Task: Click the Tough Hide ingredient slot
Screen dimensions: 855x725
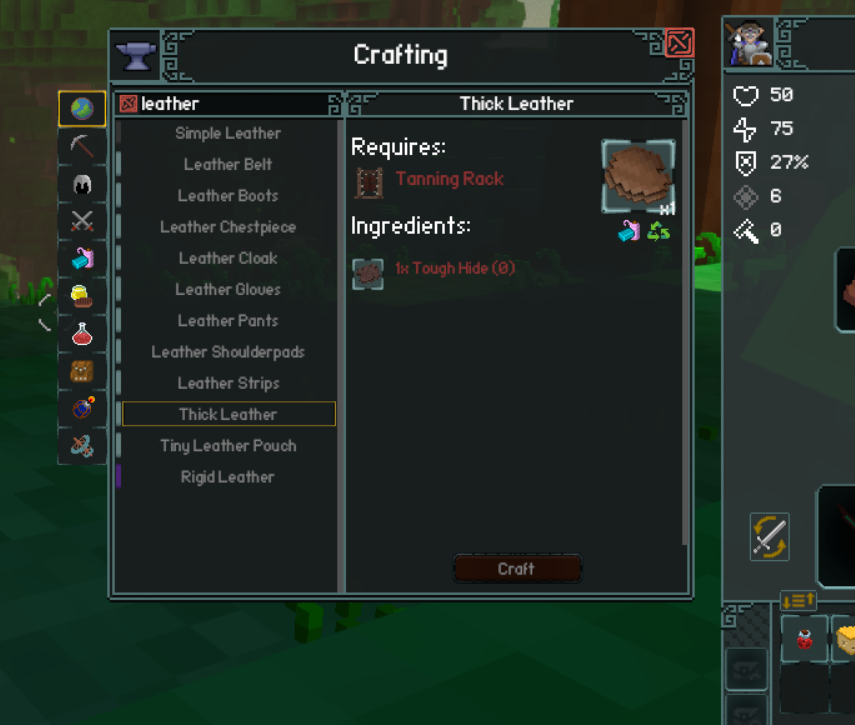Action: (368, 272)
